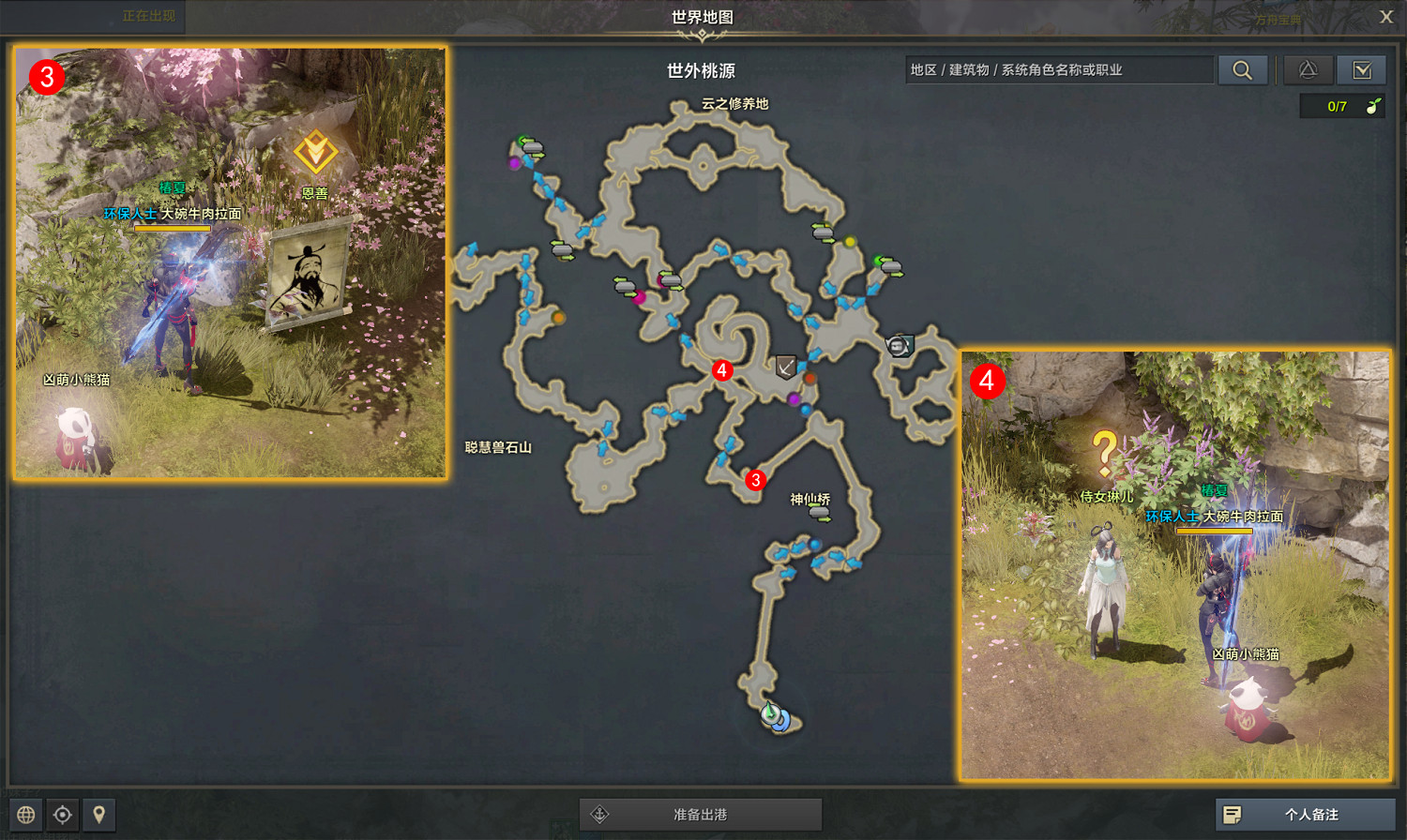Toggle the location pin marker display
The image size is (1407, 840).
(x=99, y=815)
